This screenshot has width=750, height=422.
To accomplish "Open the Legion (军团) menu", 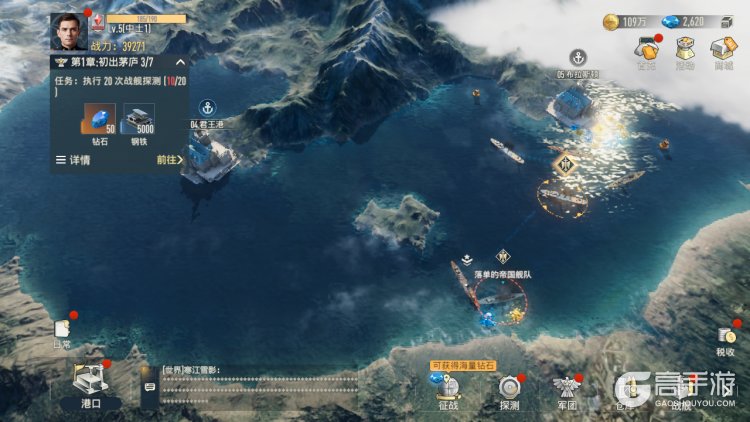I will (567, 390).
